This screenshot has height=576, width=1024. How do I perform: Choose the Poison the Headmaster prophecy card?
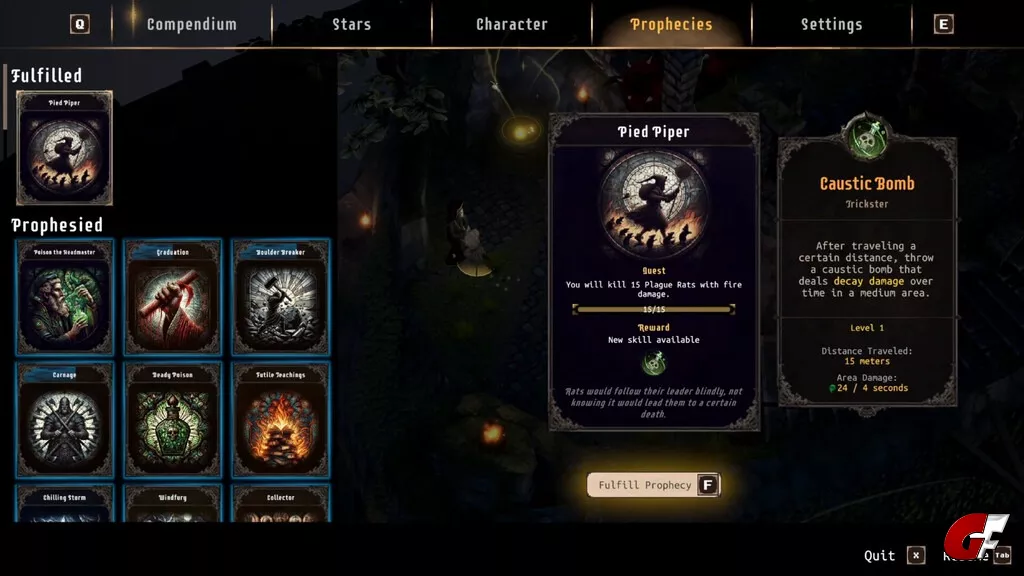[64, 297]
